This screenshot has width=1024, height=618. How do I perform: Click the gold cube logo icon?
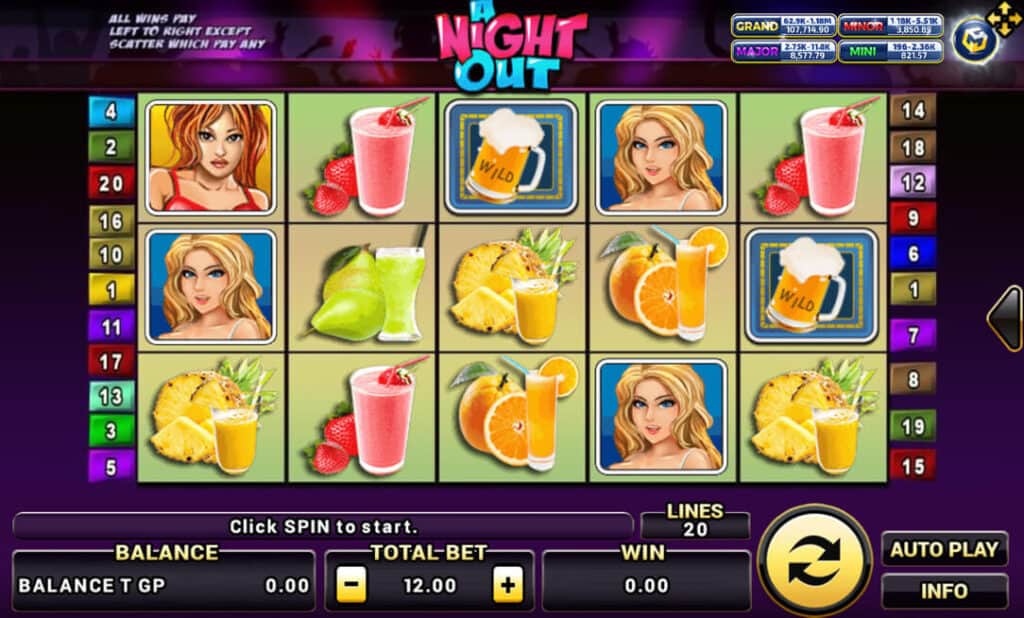click(x=973, y=40)
